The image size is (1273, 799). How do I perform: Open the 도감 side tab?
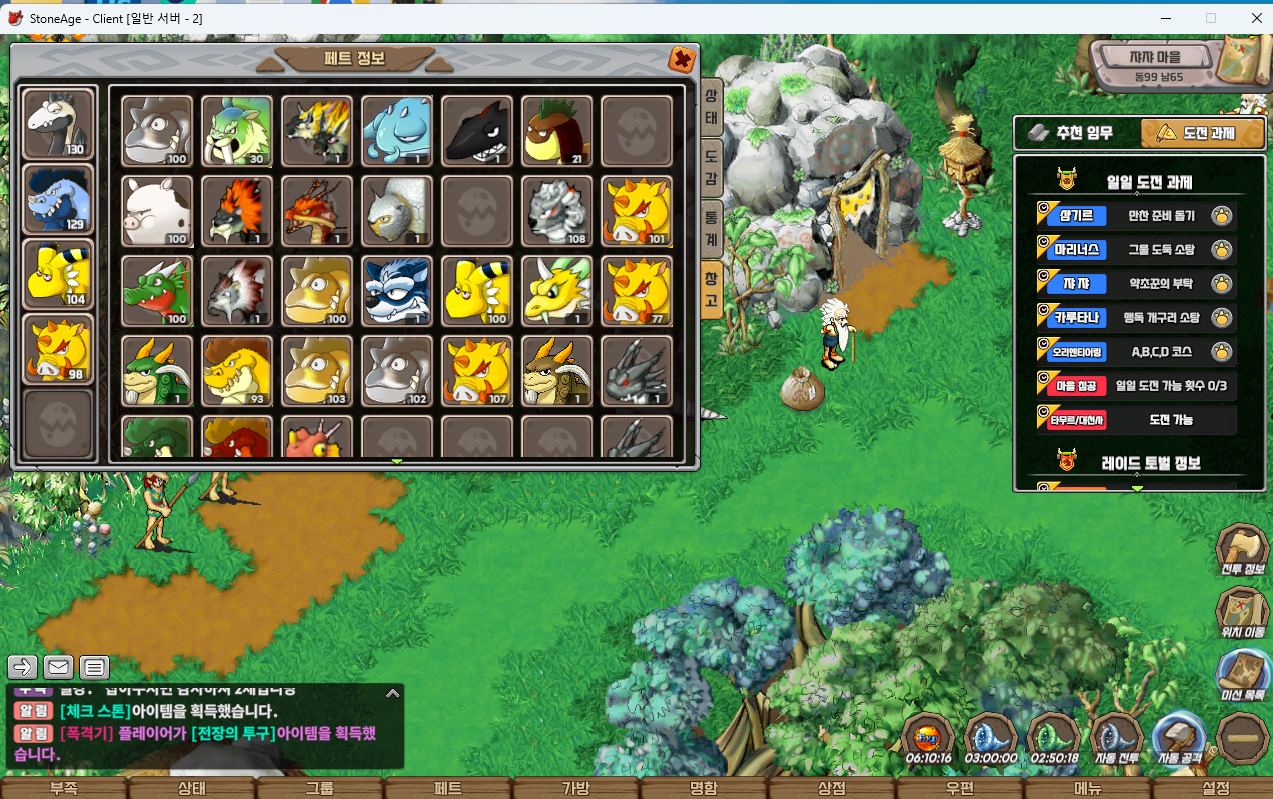[x=711, y=166]
